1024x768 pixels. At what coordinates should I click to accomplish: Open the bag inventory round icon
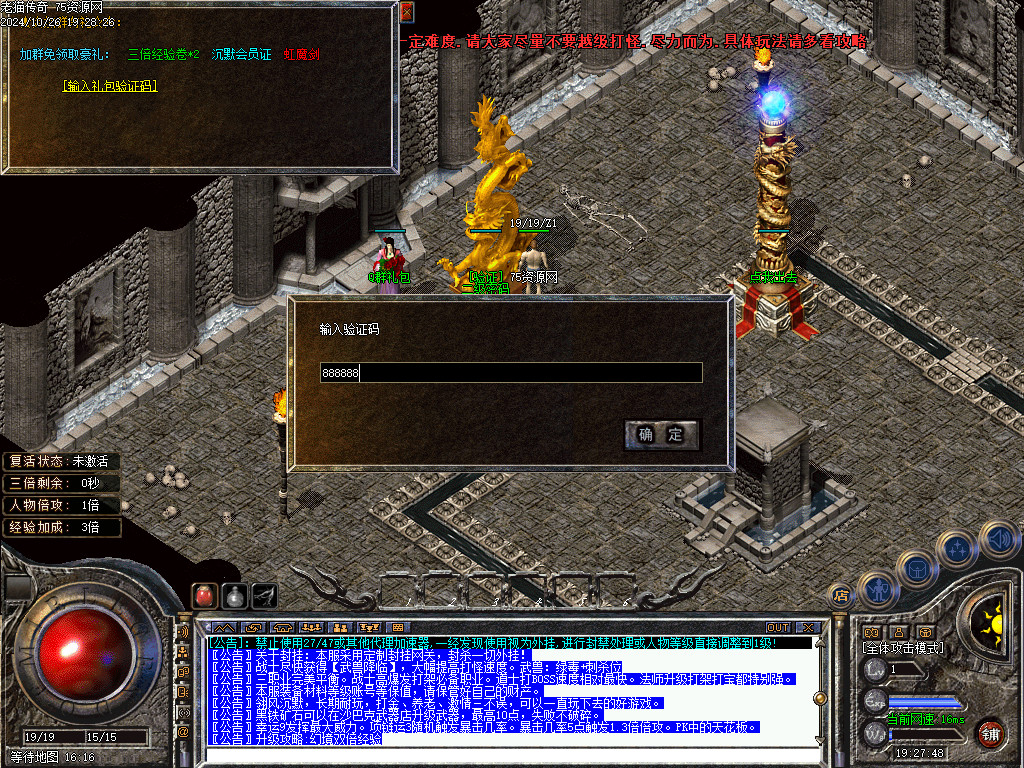pyautogui.click(x=917, y=569)
